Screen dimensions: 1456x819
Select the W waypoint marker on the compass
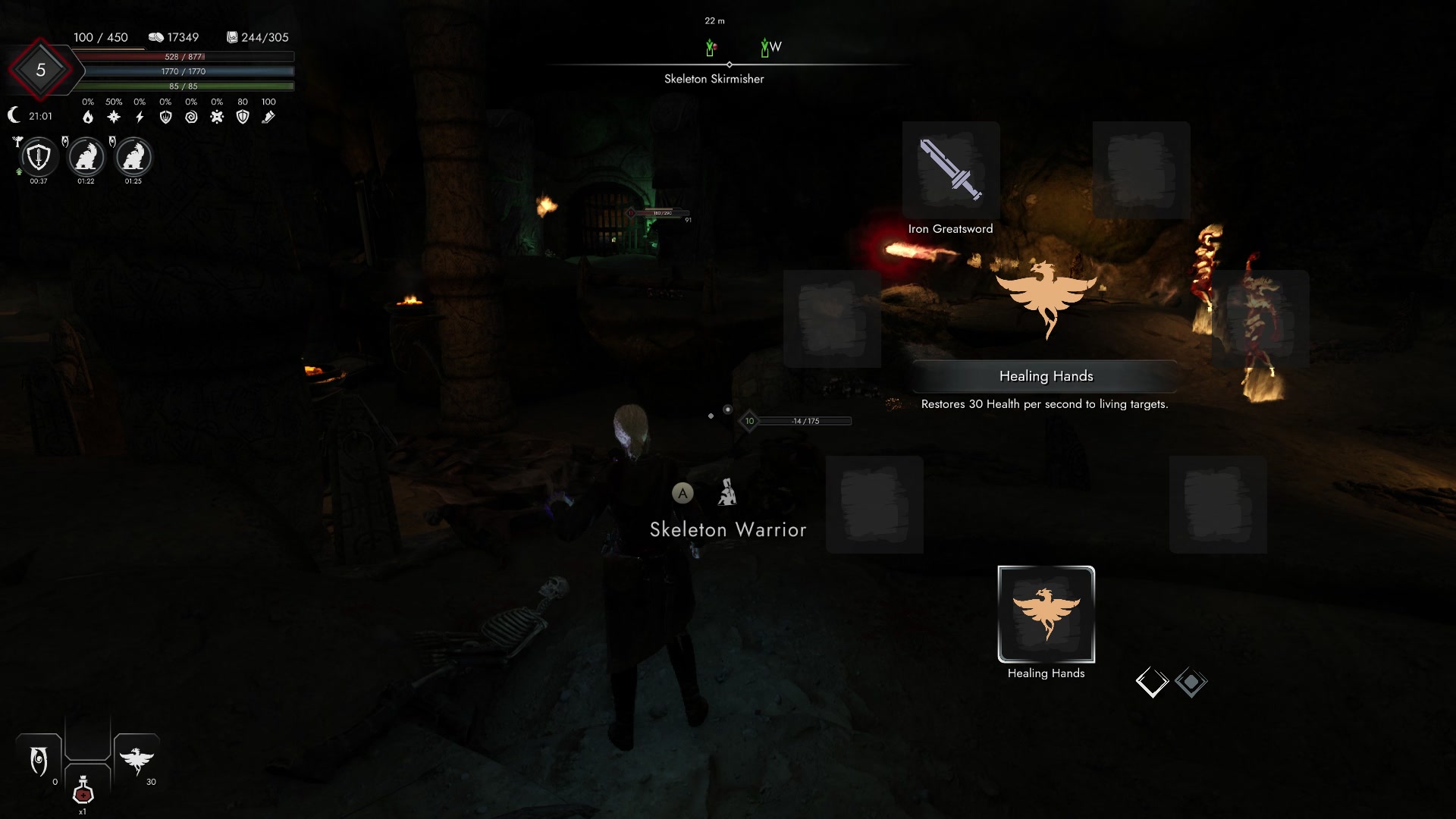[x=767, y=46]
